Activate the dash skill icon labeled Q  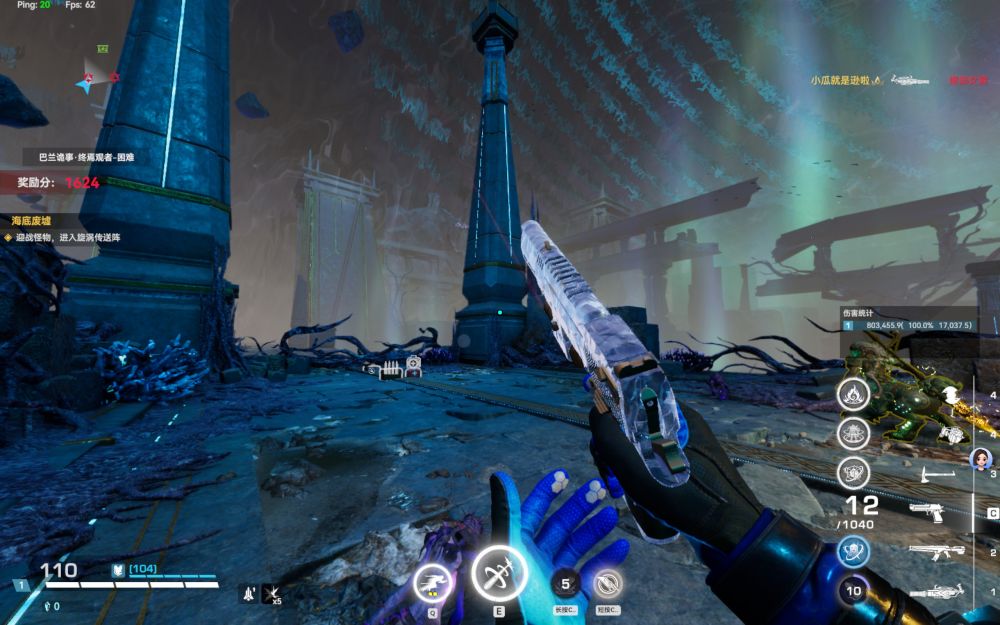tap(432, 584)
